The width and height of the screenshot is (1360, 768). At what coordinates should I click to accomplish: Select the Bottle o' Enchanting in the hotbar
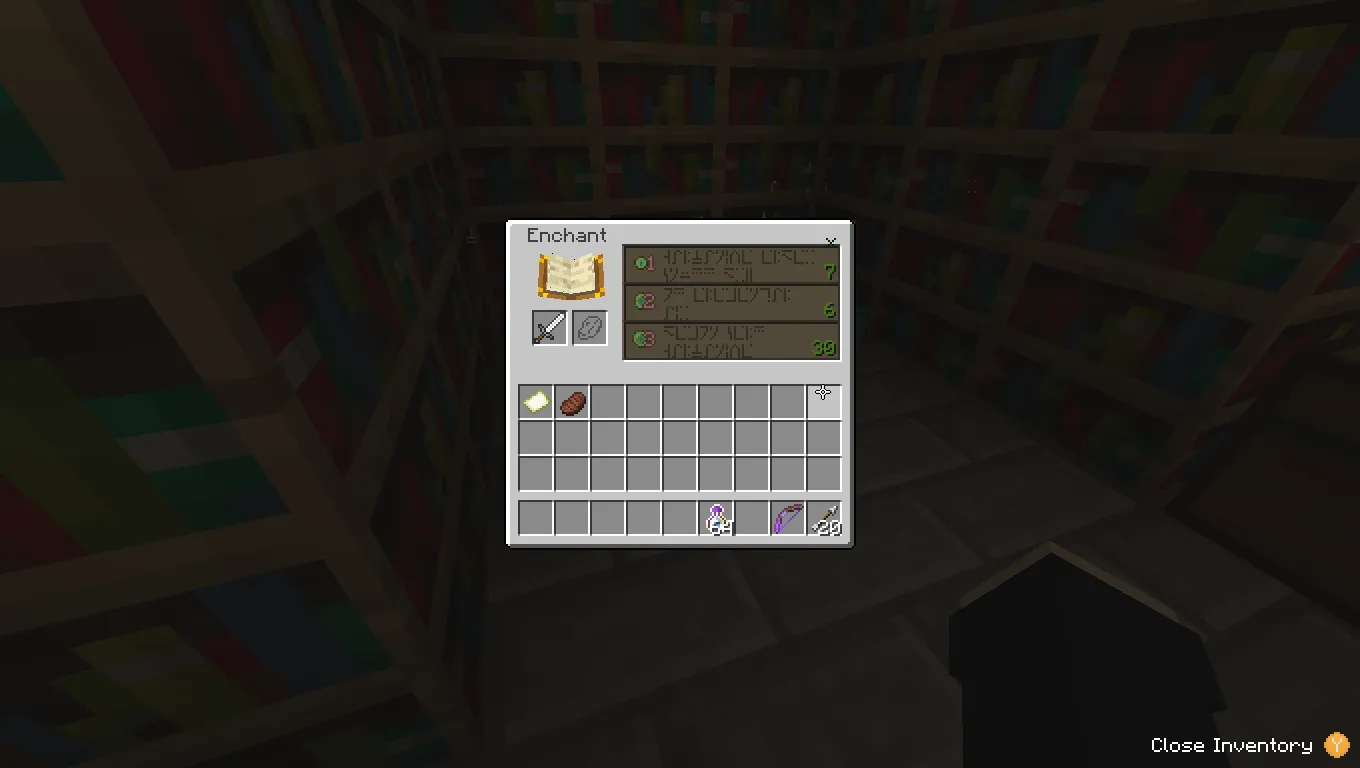click(717, 518)
